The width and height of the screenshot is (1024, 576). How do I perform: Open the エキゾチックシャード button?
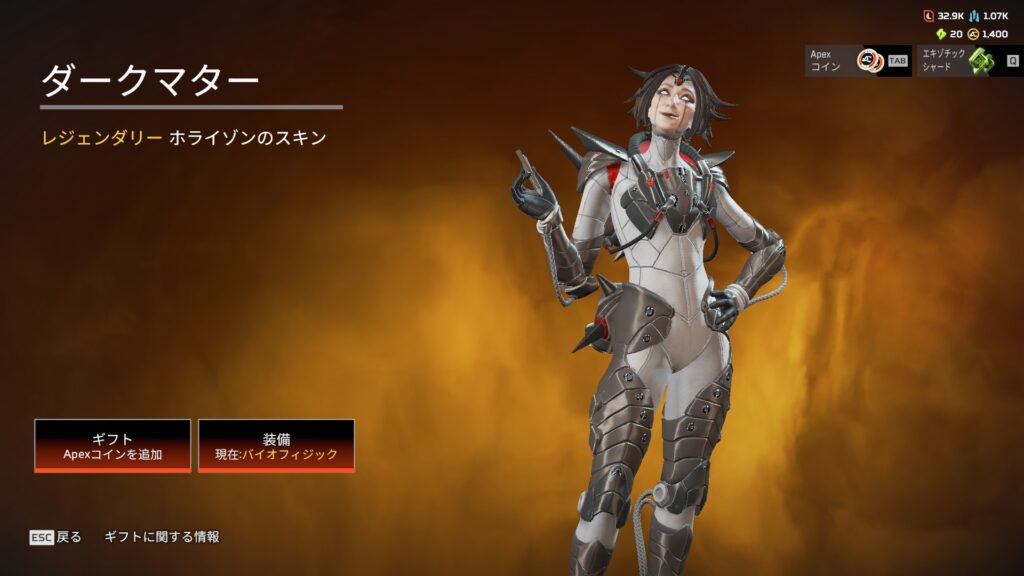(x=970, y=61)
